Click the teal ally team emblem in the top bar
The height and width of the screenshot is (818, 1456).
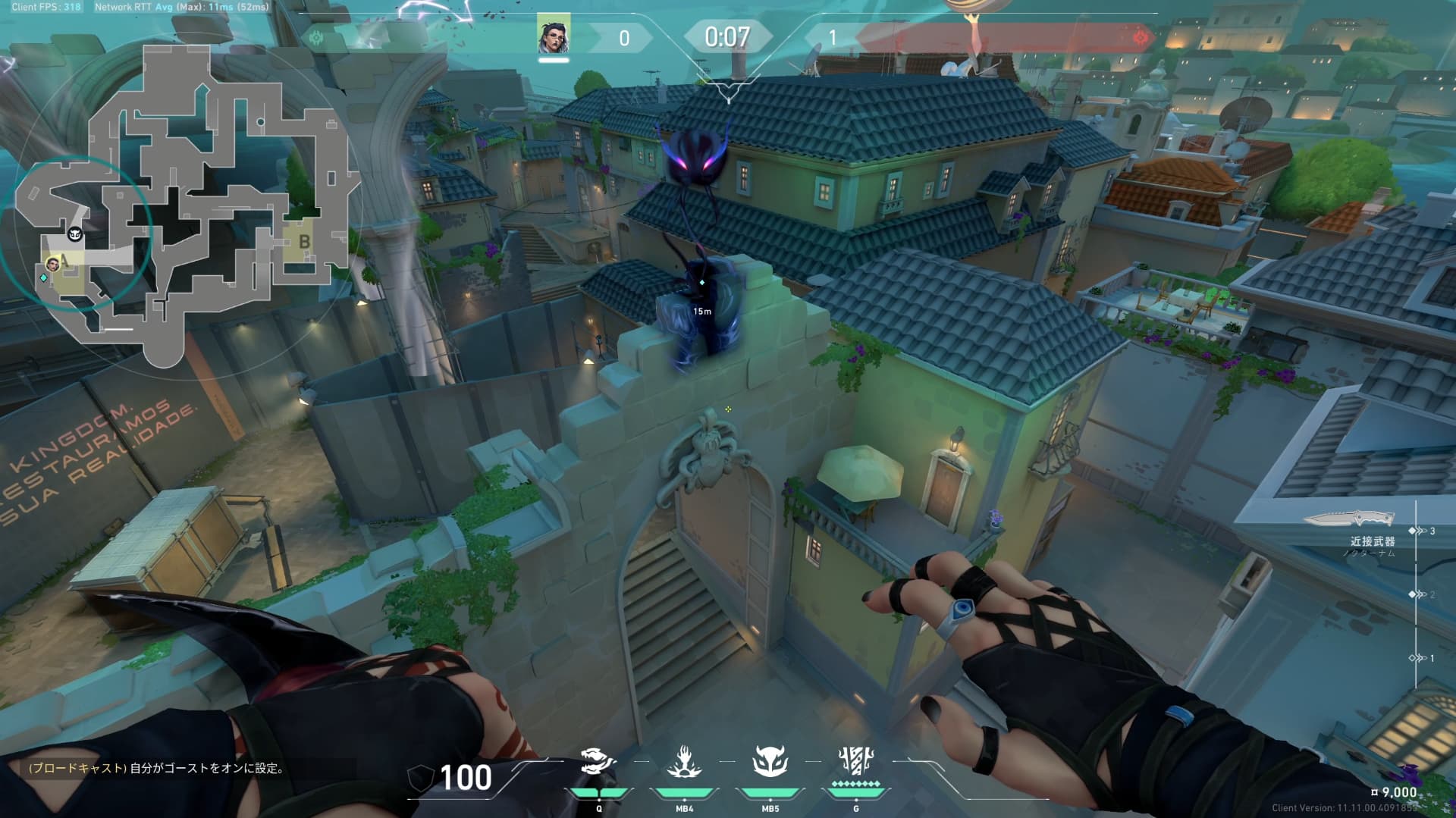click(x=316, y=37)
